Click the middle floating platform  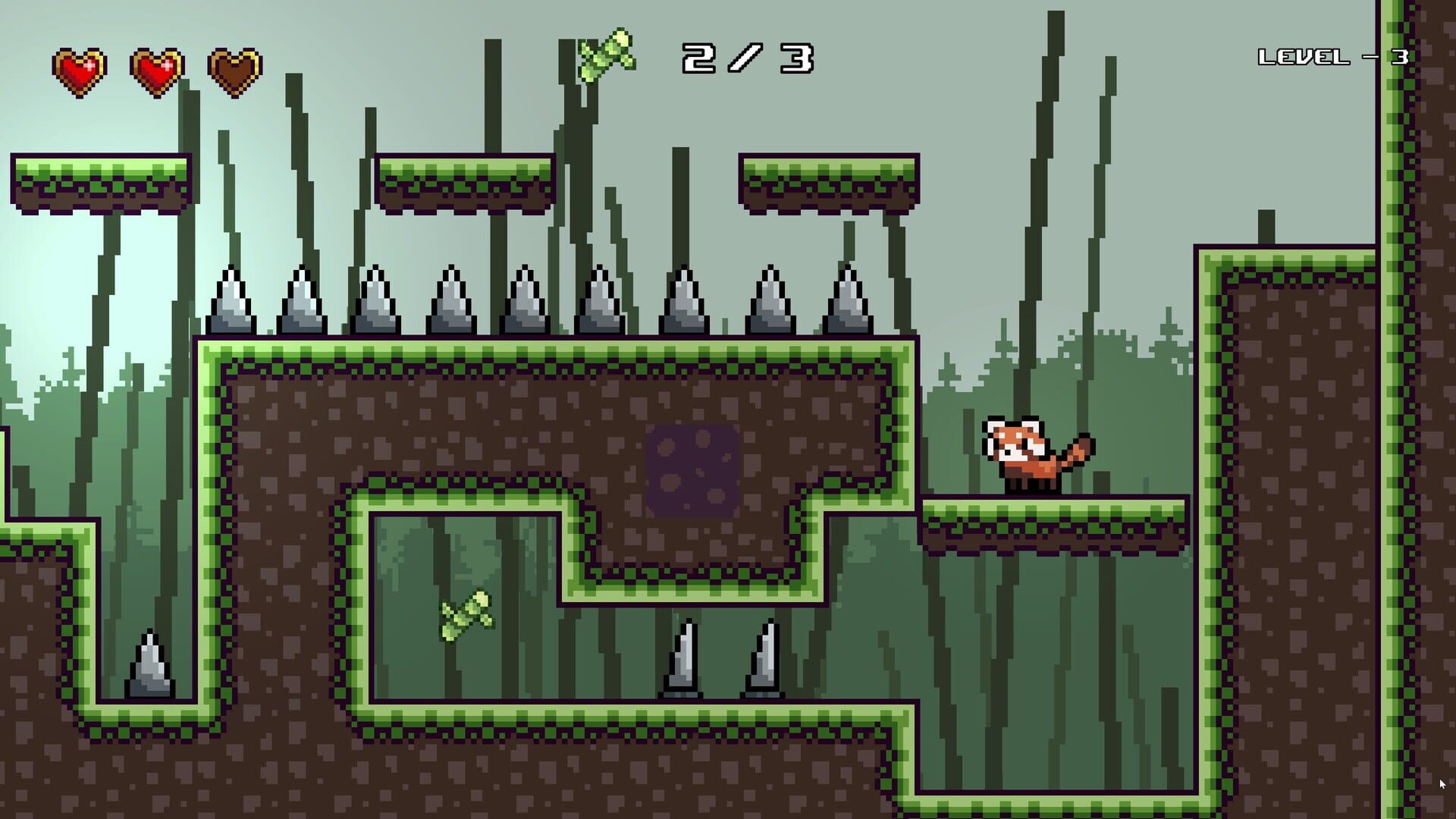[x=463, y=182]
